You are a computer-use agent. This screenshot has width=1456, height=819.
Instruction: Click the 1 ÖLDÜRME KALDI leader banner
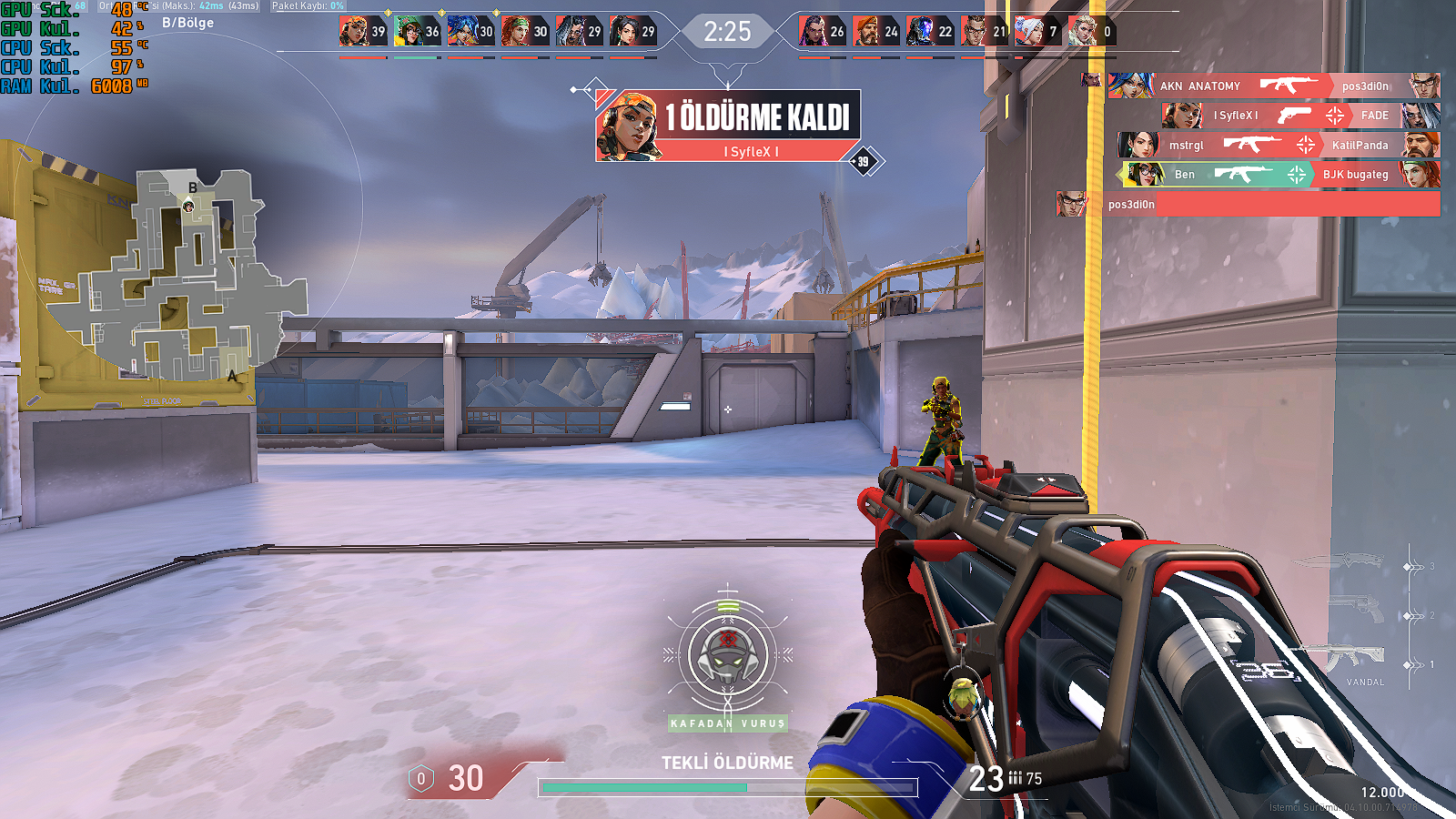tap(728, 125)
